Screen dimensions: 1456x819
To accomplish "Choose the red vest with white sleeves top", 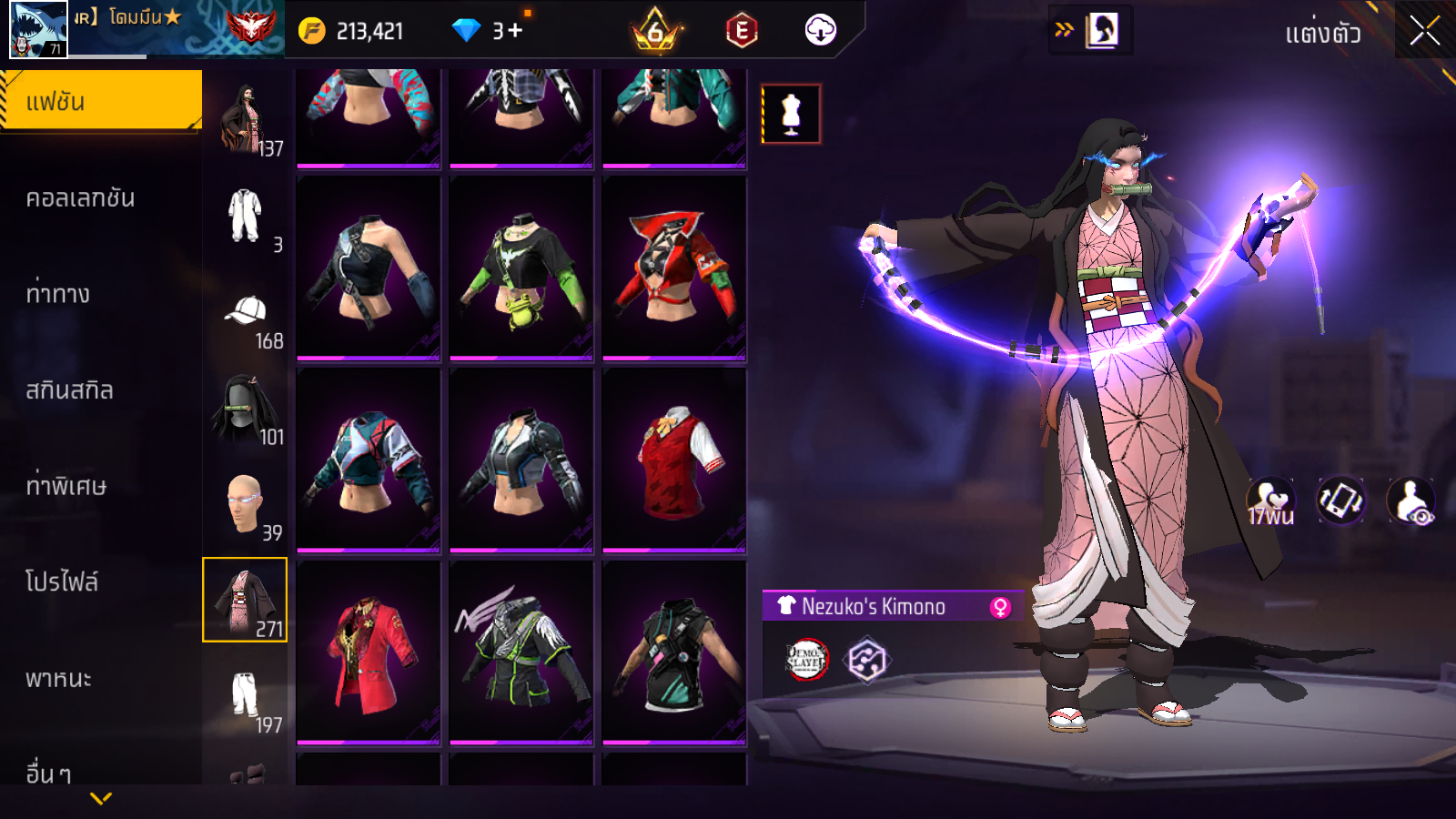I will tap(674, 460).
